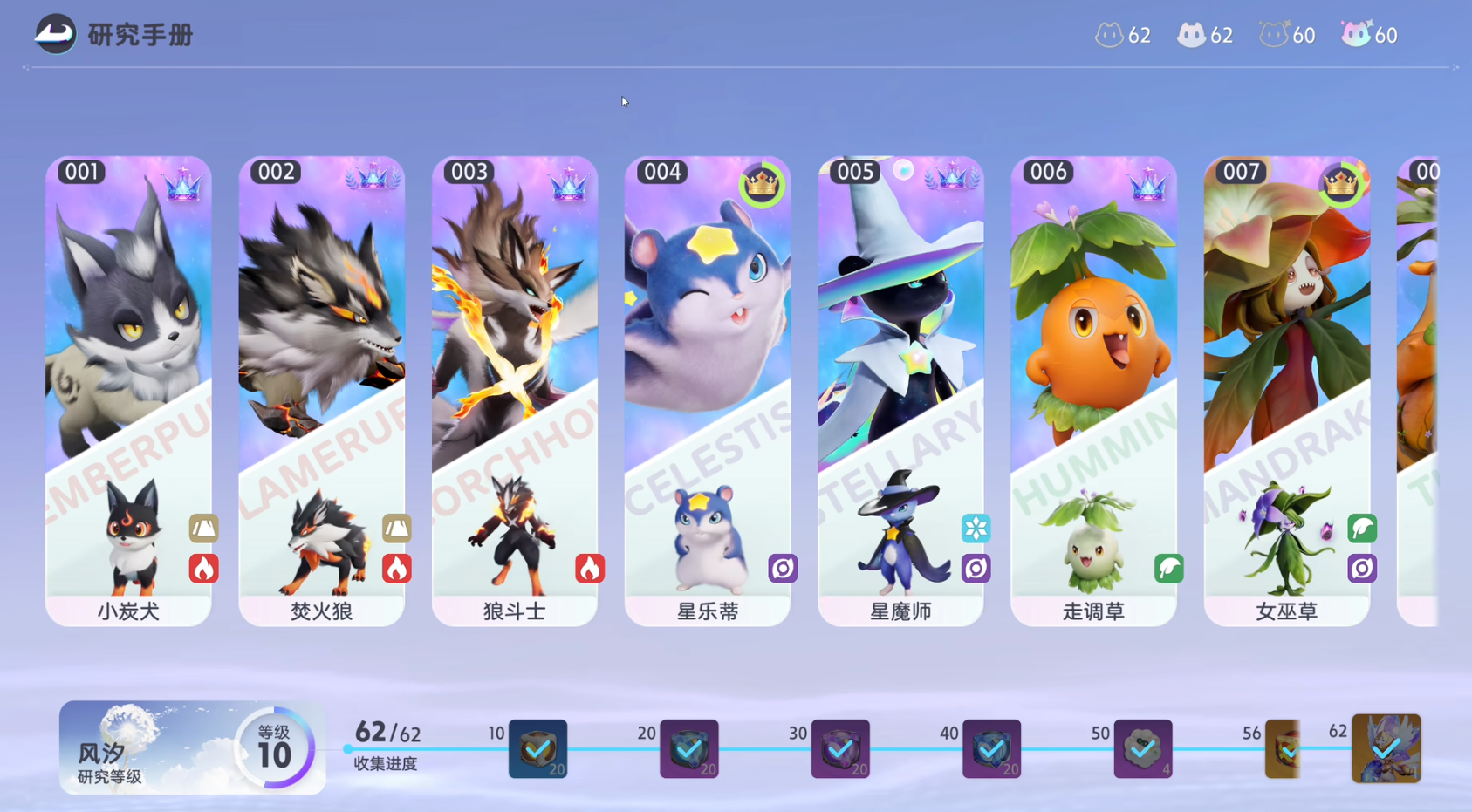Filter by the first outline creature icon

click(1109, 35)
